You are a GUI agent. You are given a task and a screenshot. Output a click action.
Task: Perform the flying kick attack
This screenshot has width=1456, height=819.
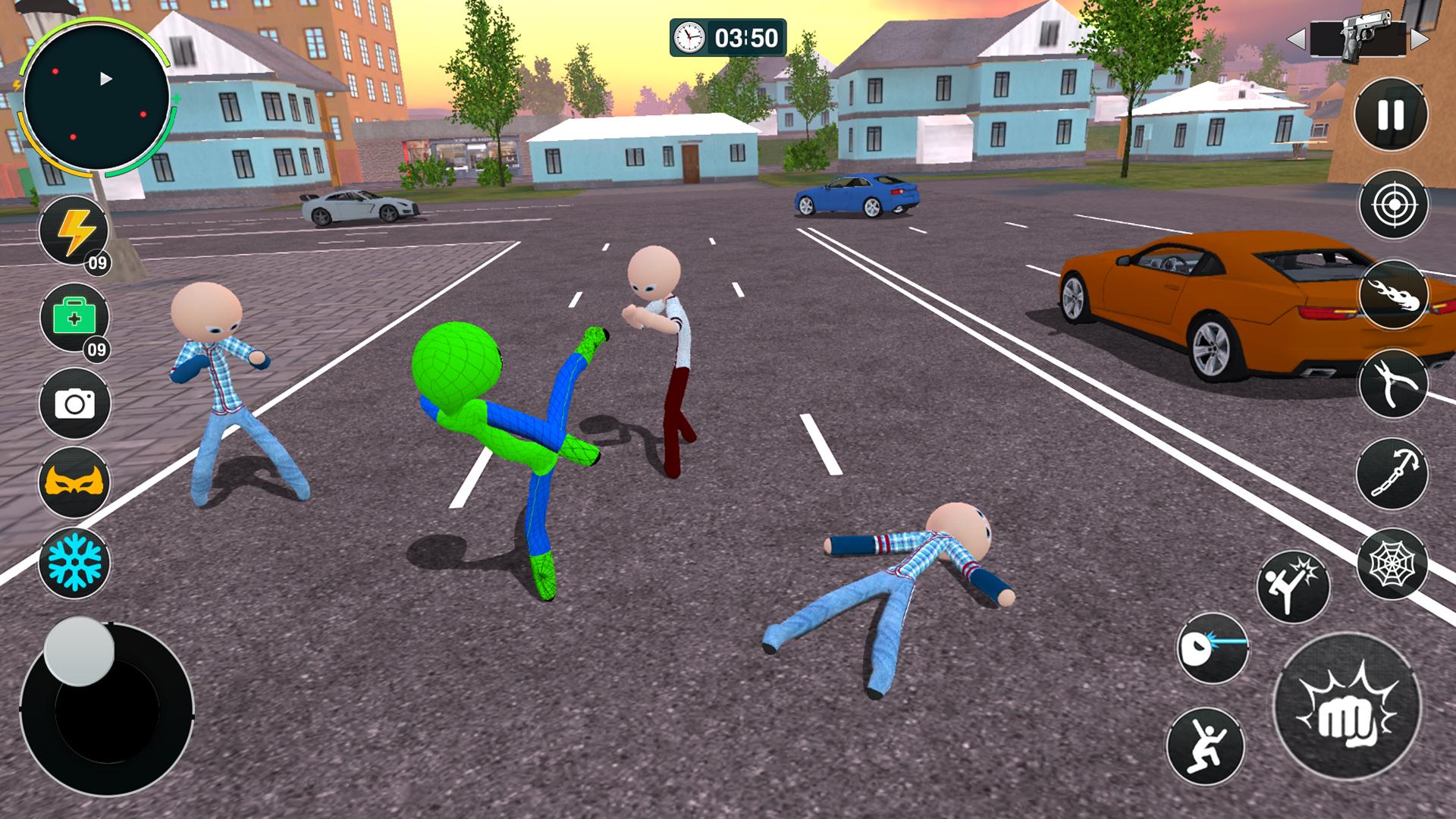(1293, 586)
